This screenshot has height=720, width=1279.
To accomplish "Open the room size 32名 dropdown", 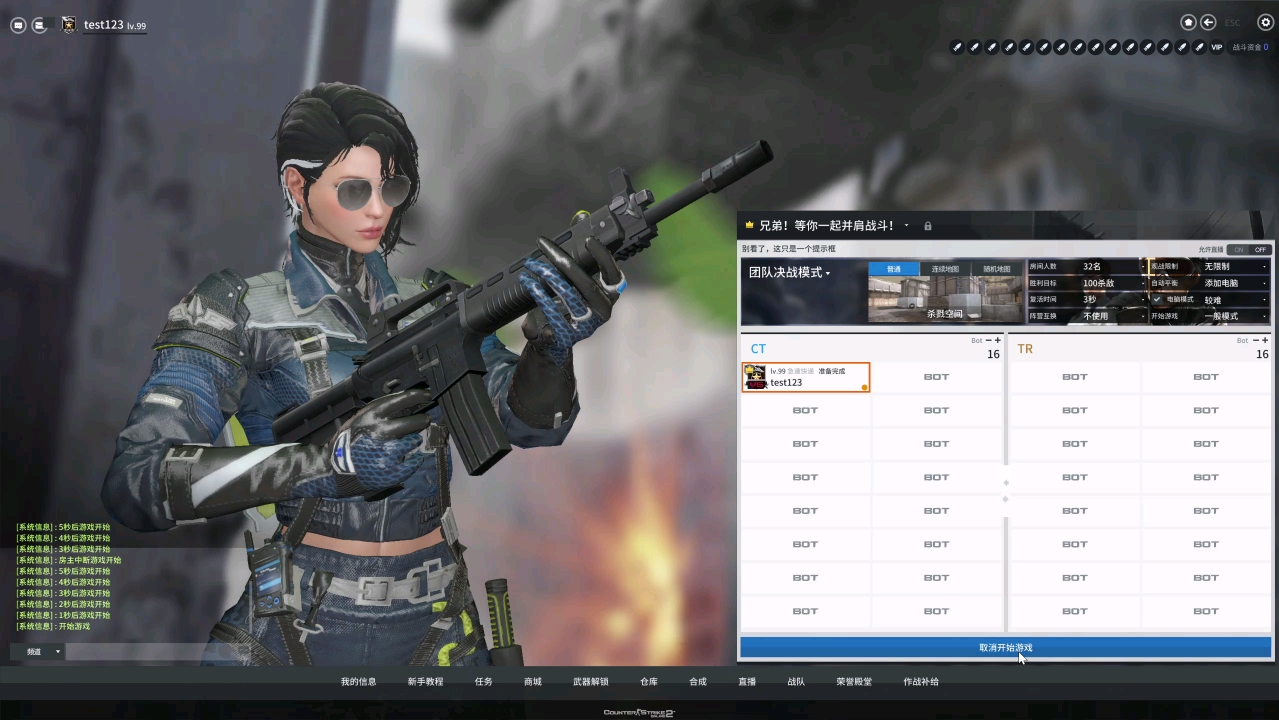I will click(1110, 267).
